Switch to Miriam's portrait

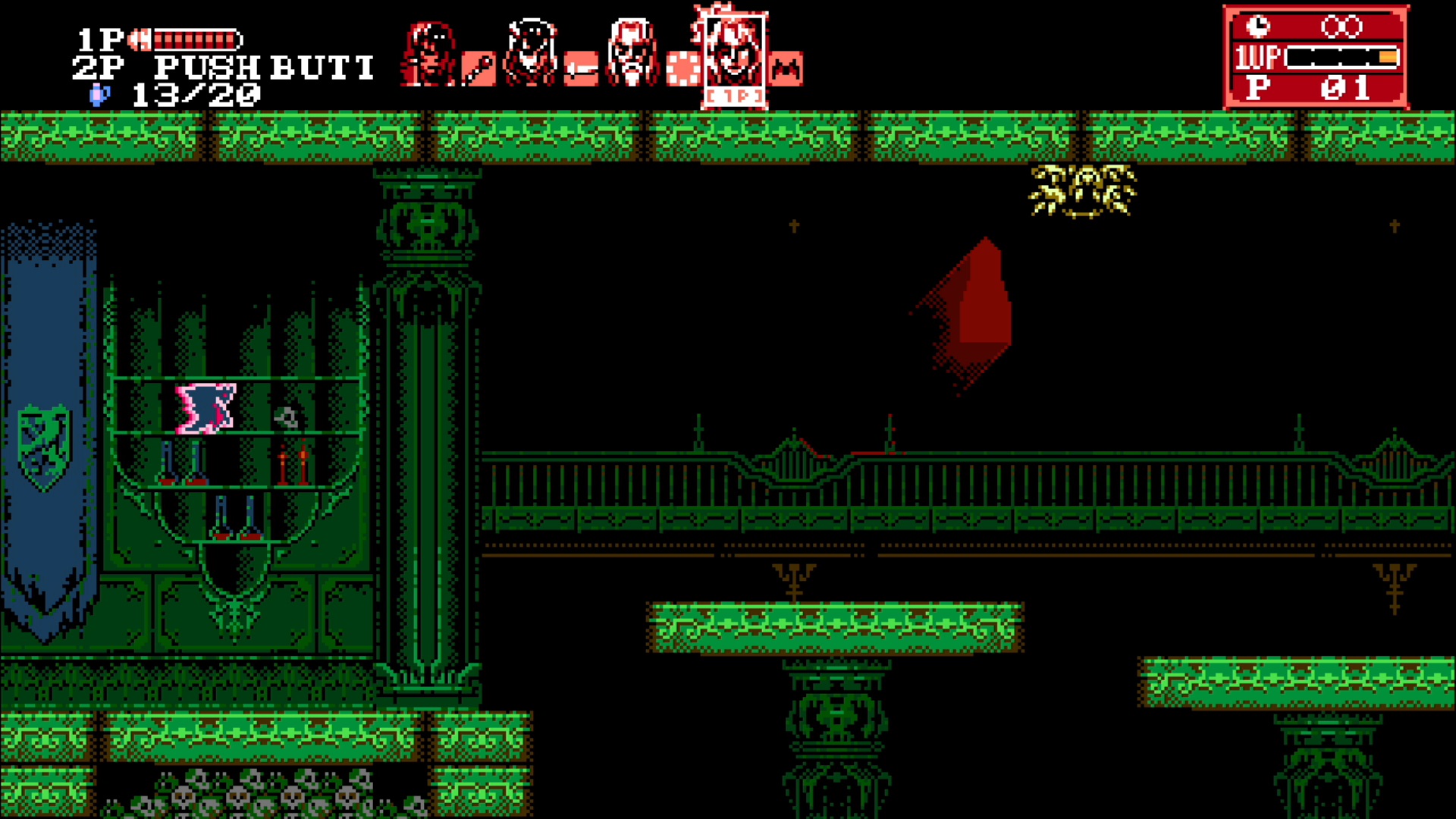tap(531, 53)
